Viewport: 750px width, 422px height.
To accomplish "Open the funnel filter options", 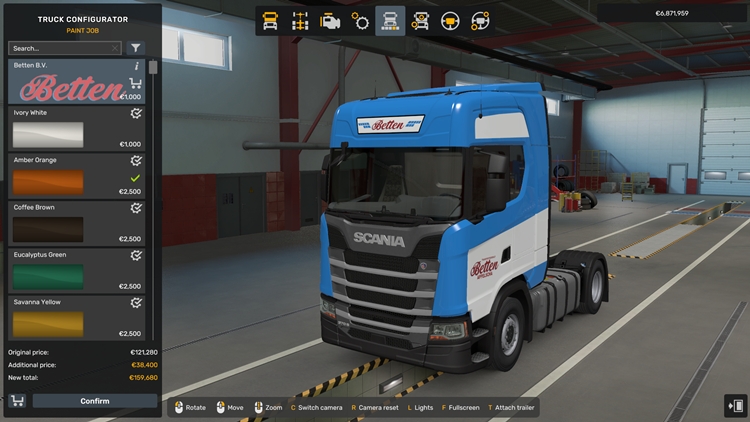I will point(136,48).
